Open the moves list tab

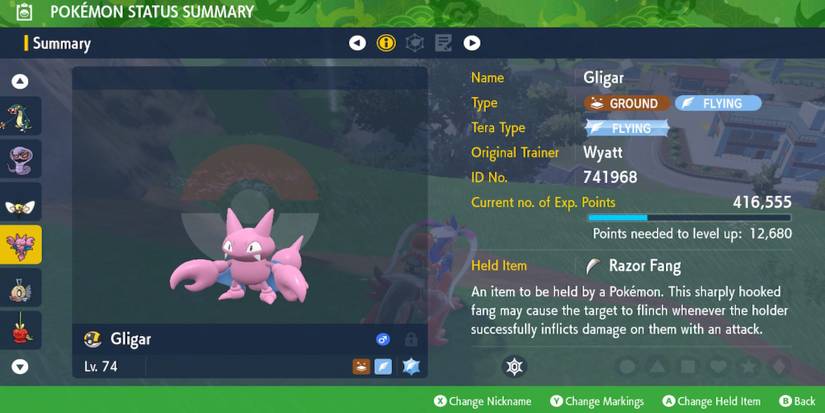tap(443, 43)
